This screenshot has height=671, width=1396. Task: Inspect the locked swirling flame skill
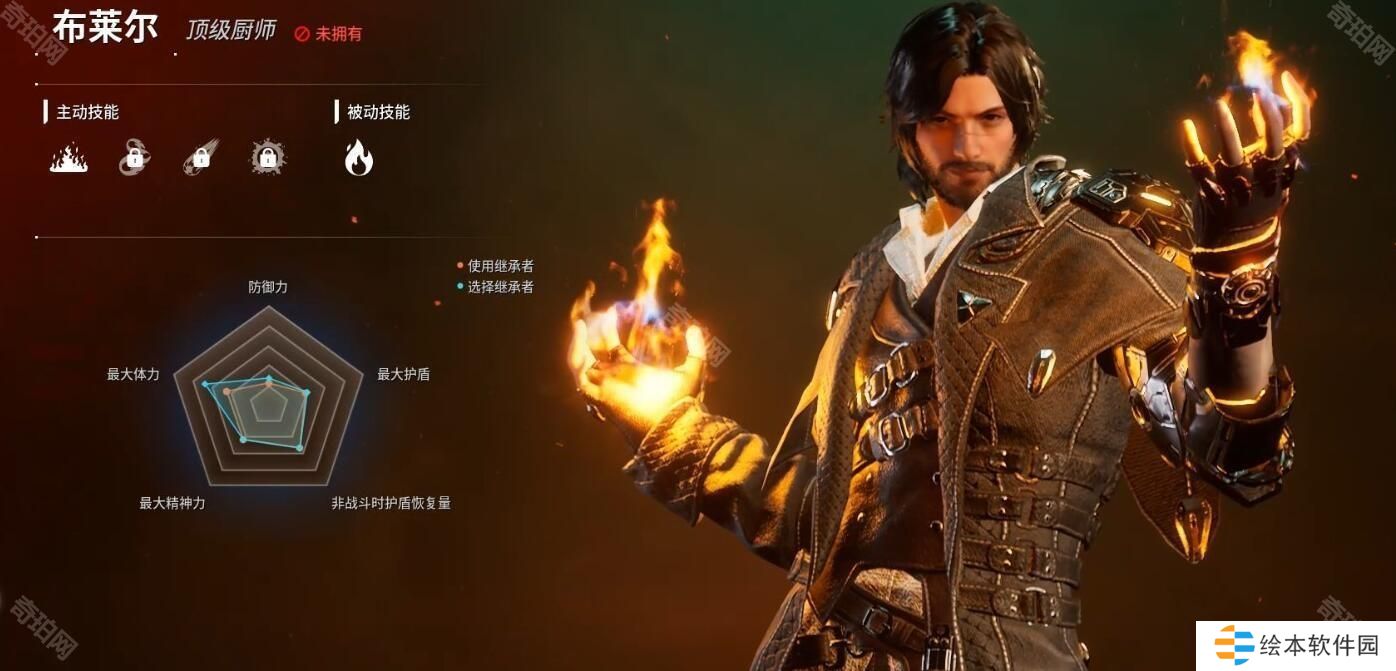pyautogui.click(x=134, y=158)
